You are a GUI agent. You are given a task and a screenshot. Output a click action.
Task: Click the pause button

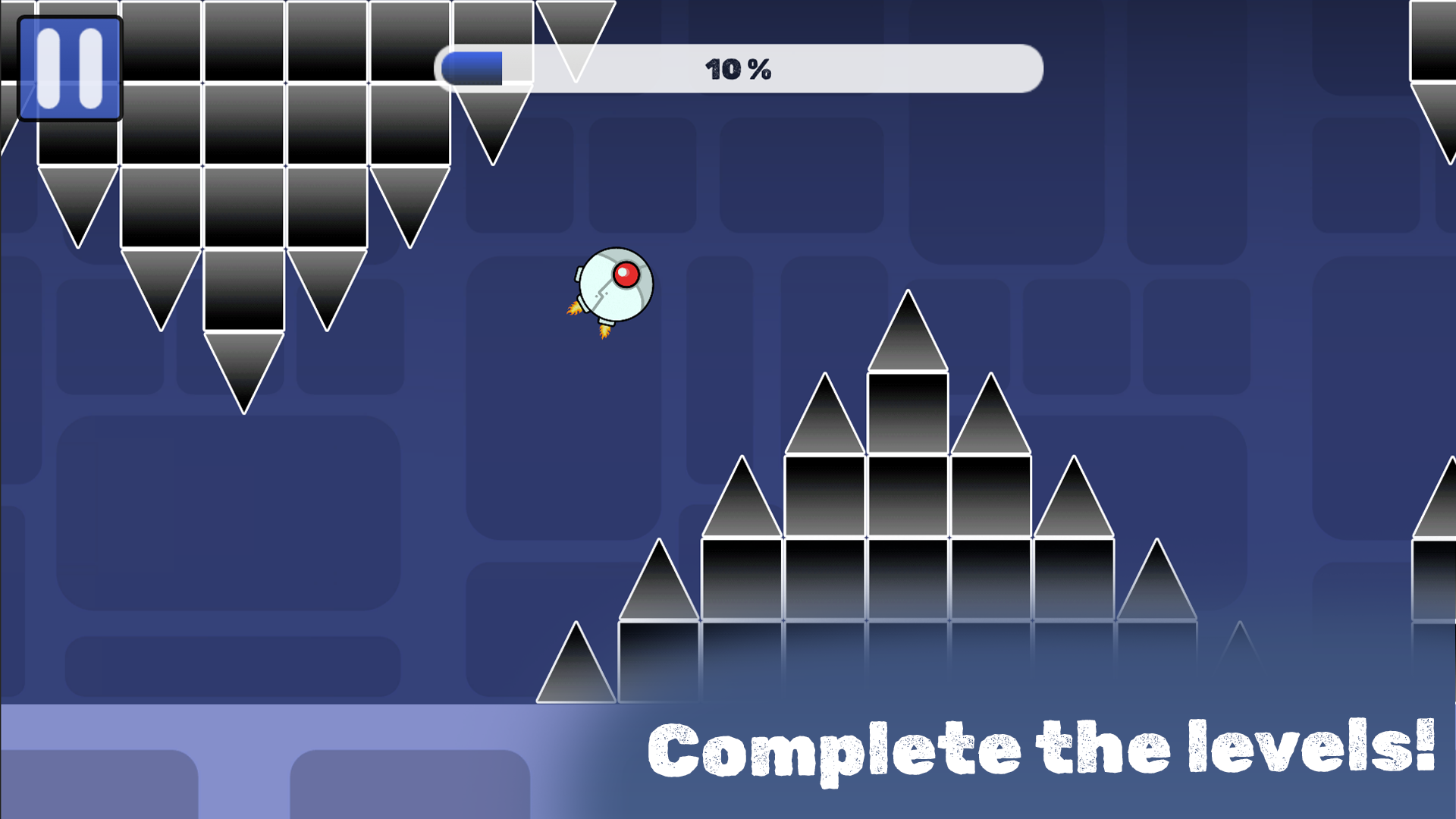click(71, 68)
